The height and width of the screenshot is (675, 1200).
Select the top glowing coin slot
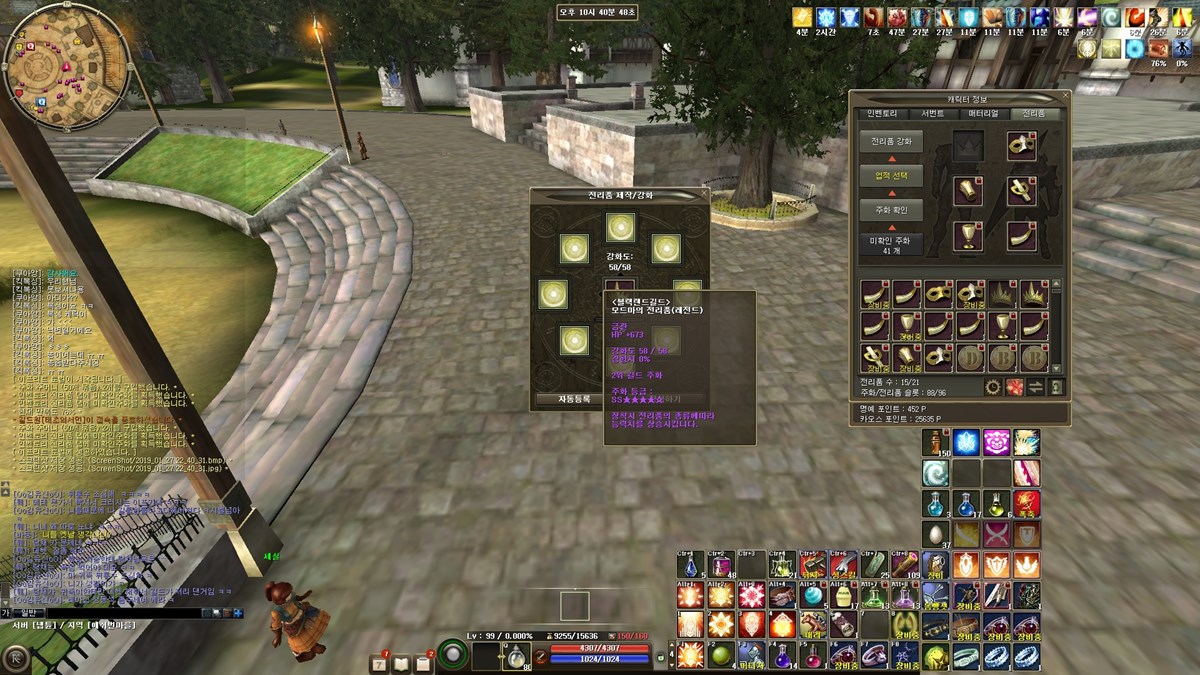point(620,227)
